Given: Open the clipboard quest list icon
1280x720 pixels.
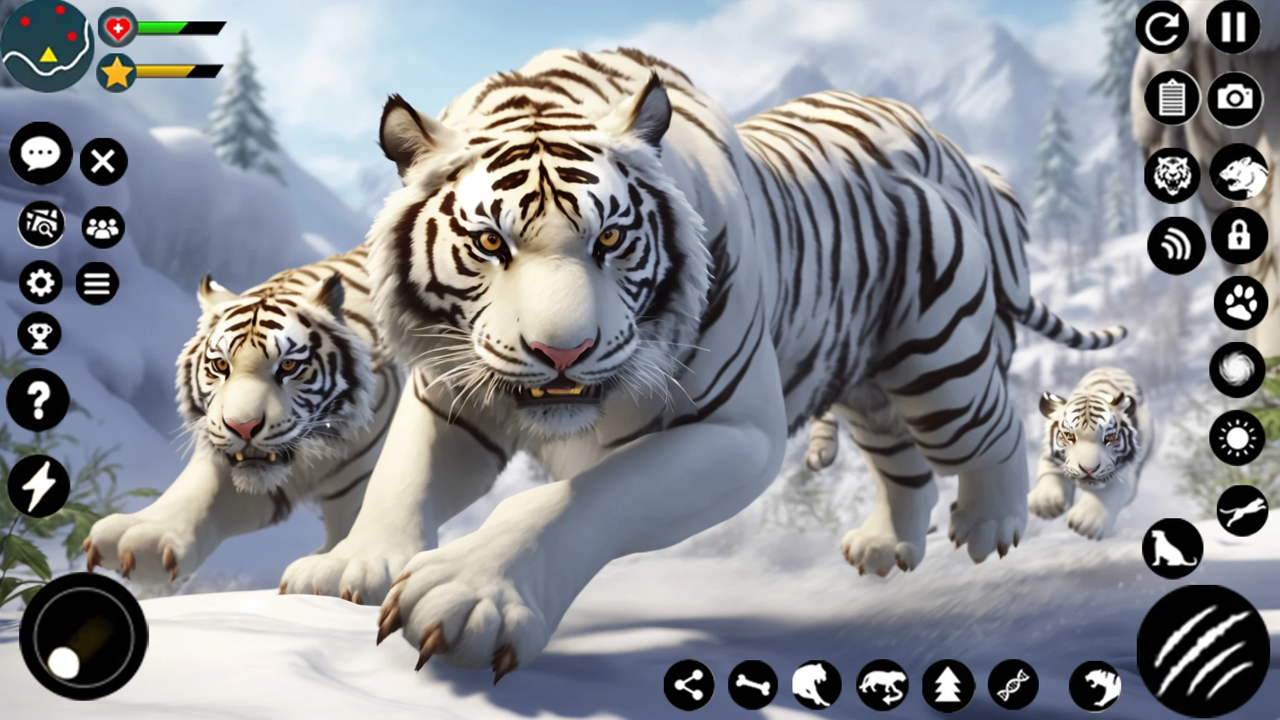Looking at the screenshot, I should (1172, 99).
